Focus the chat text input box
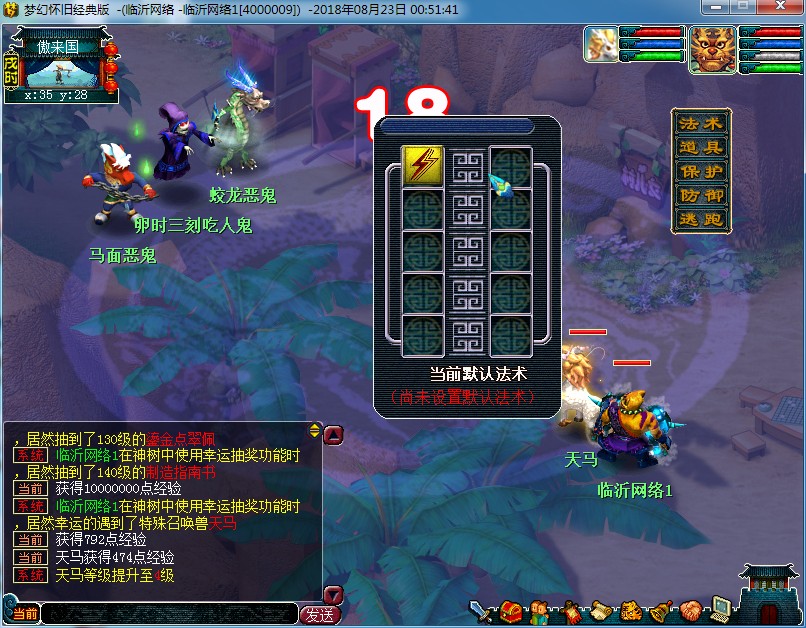 tap(168, 614)
